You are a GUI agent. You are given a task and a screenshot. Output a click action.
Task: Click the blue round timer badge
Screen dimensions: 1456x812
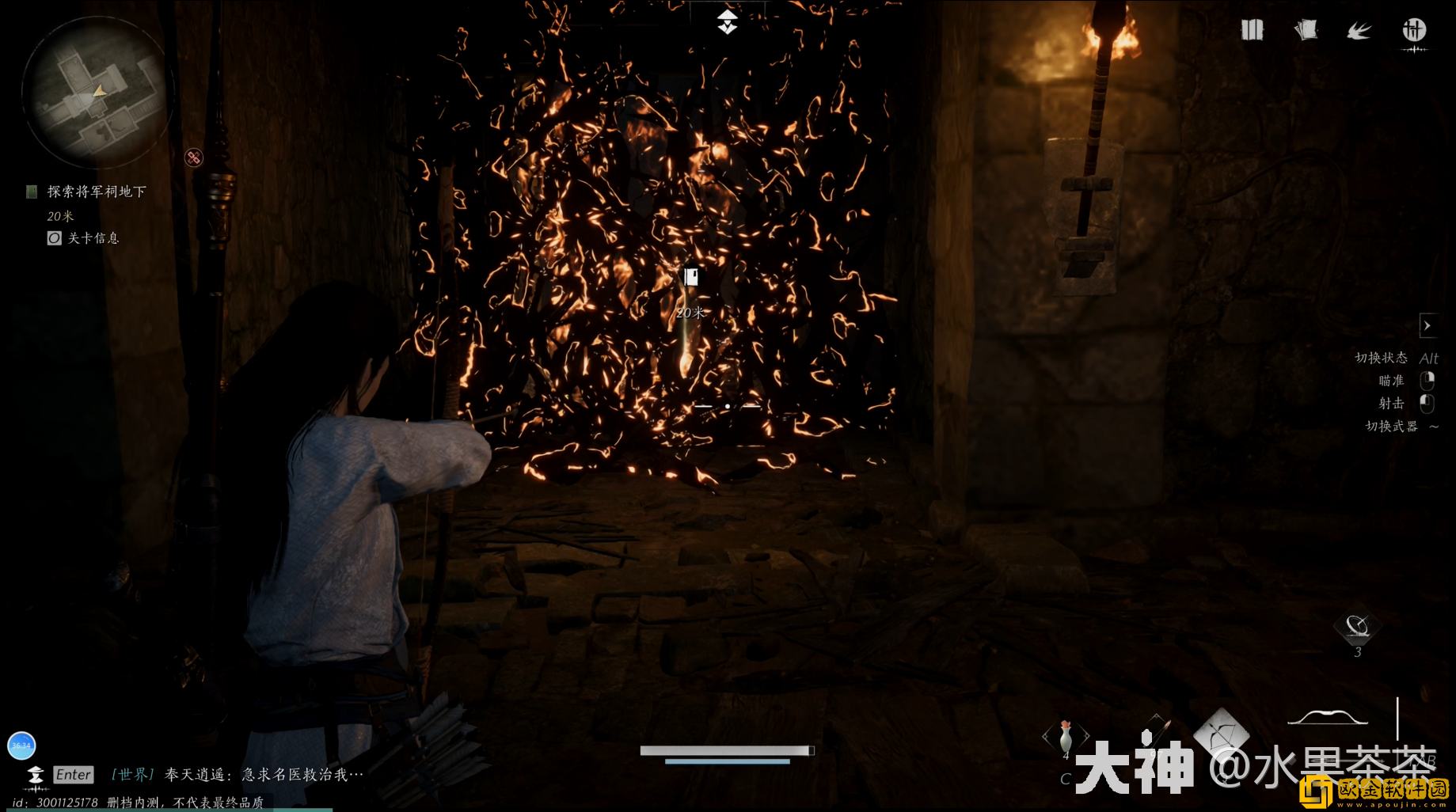(21, 745)
